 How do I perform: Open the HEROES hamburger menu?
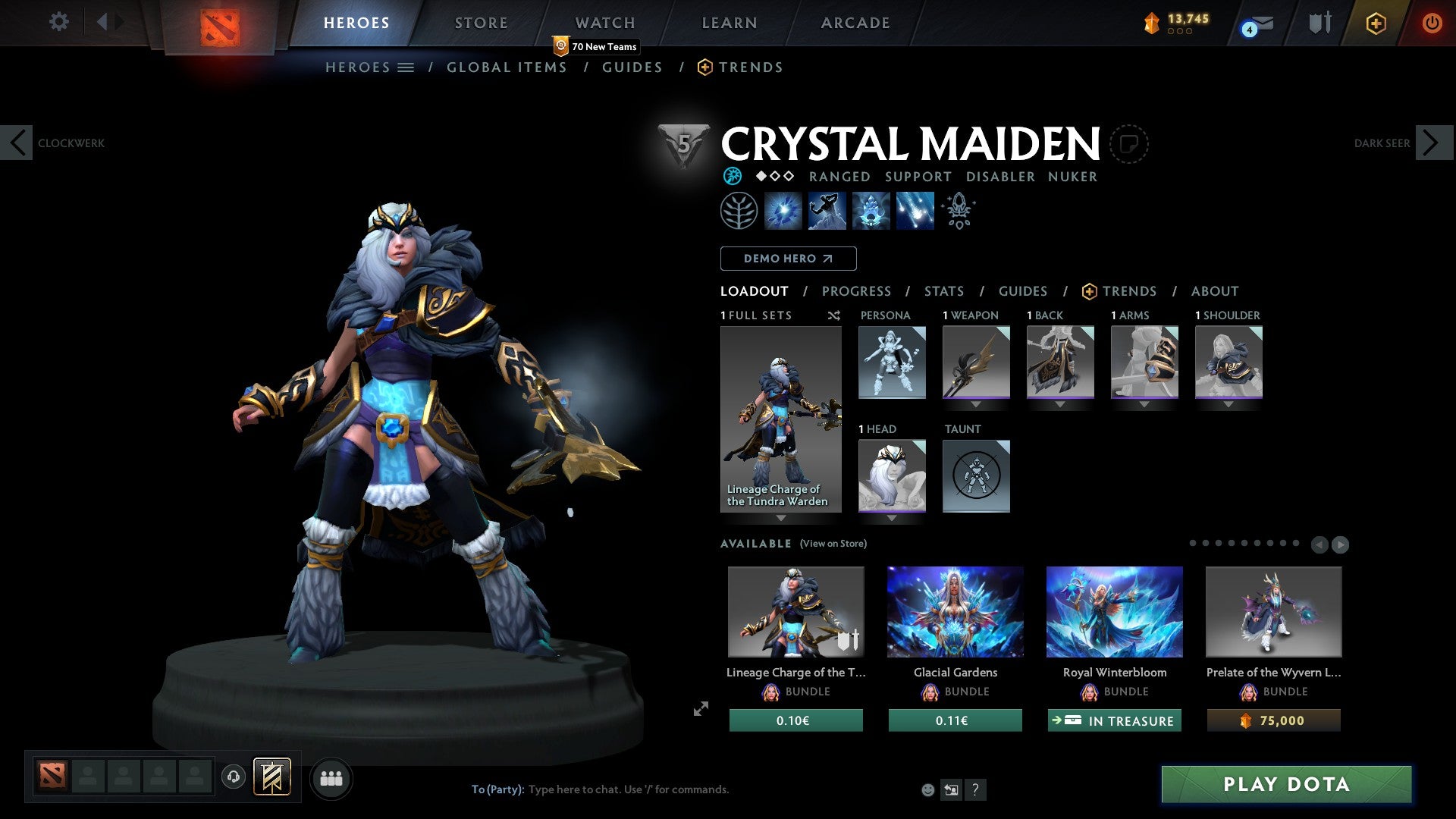tap(407, 67)
